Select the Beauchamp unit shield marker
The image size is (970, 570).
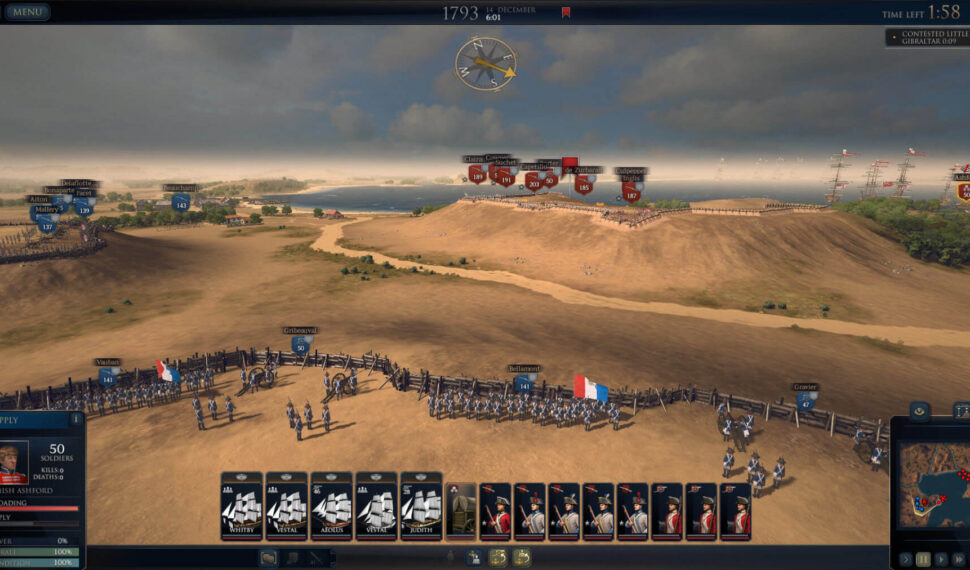pyautogui.click(x=180, y=203)
